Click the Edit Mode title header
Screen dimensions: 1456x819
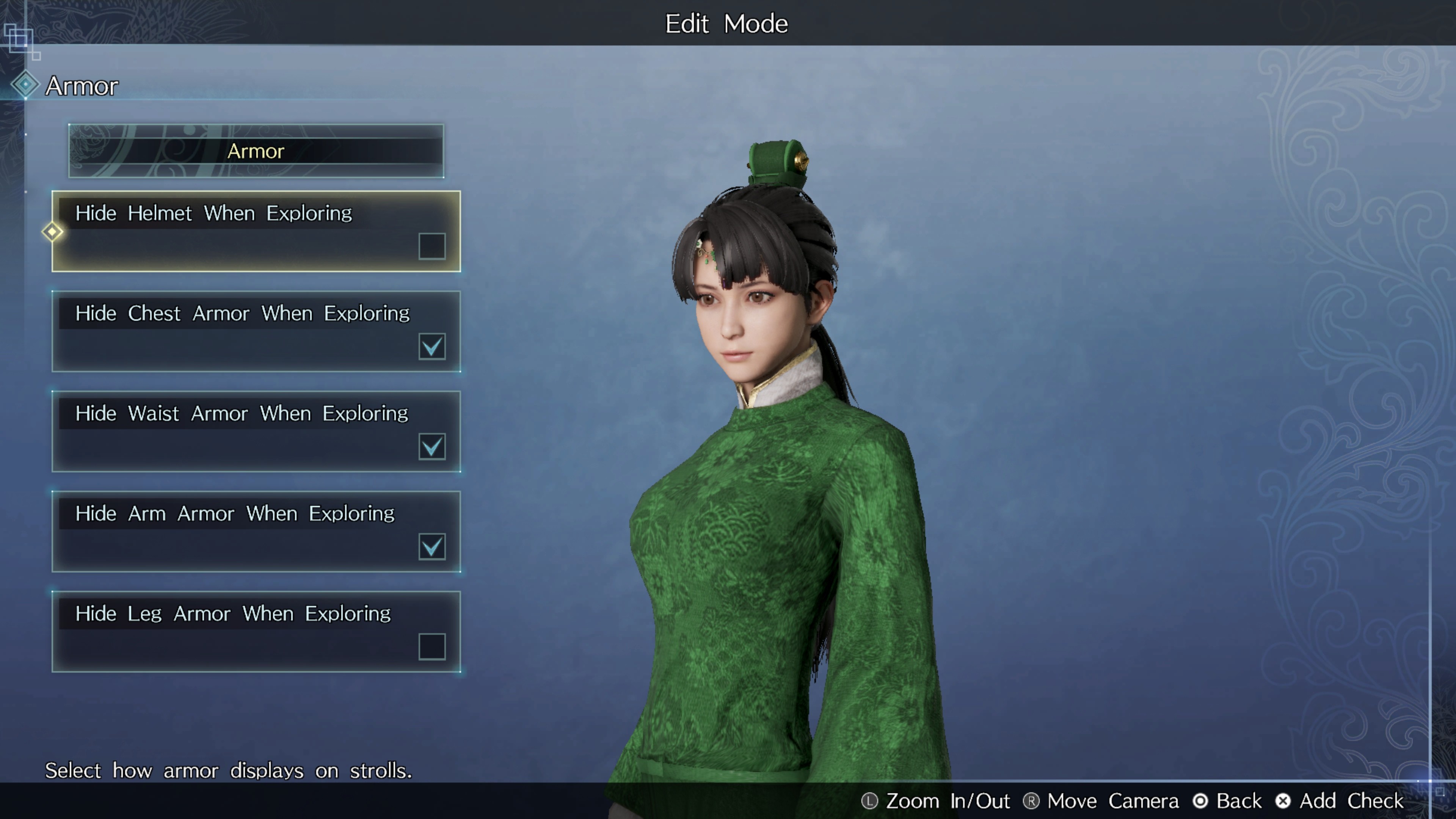[x=727, y=23]
